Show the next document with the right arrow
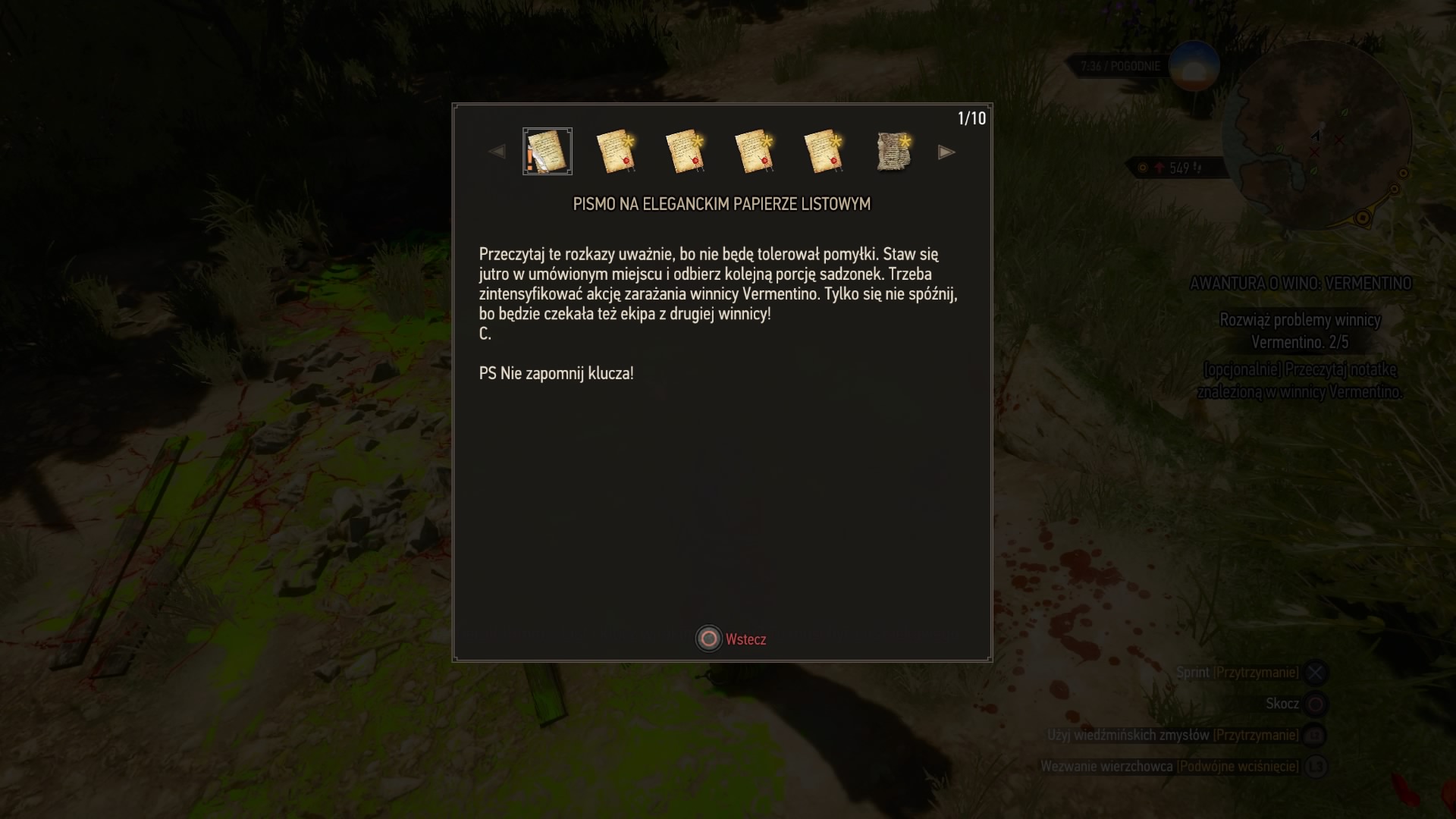 point(946,152)
